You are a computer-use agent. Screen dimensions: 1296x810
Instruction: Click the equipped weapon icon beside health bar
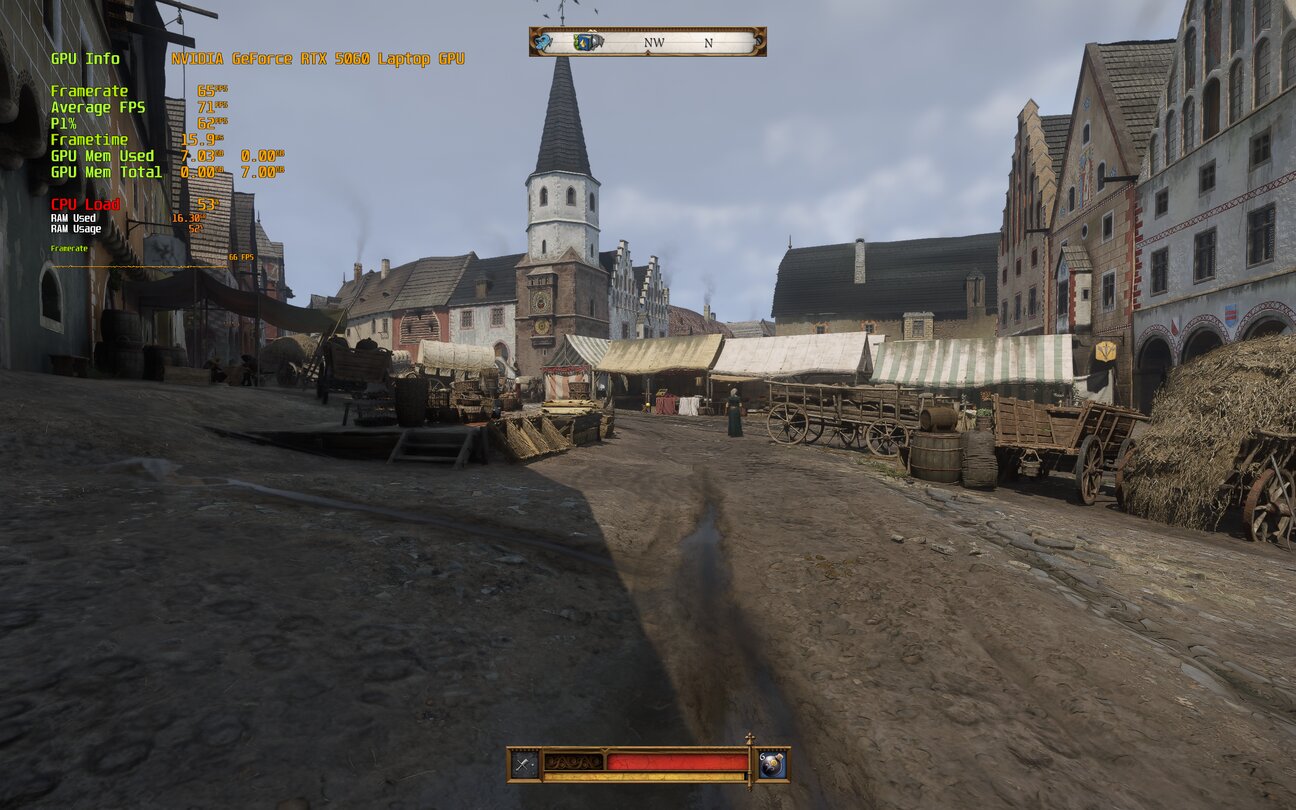pos(525,765)
